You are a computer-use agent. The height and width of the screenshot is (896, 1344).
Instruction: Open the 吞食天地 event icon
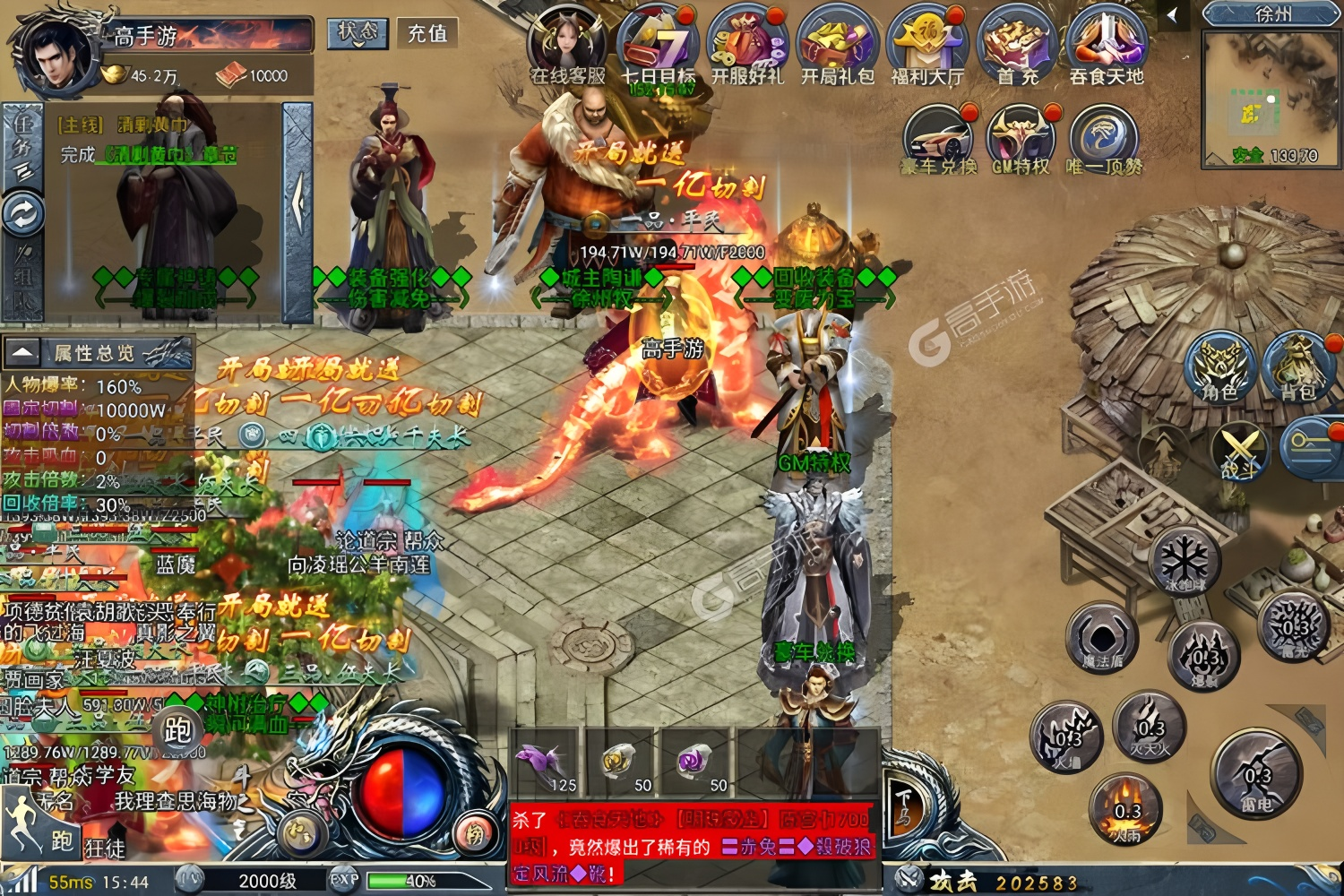tap(1107, 43)
